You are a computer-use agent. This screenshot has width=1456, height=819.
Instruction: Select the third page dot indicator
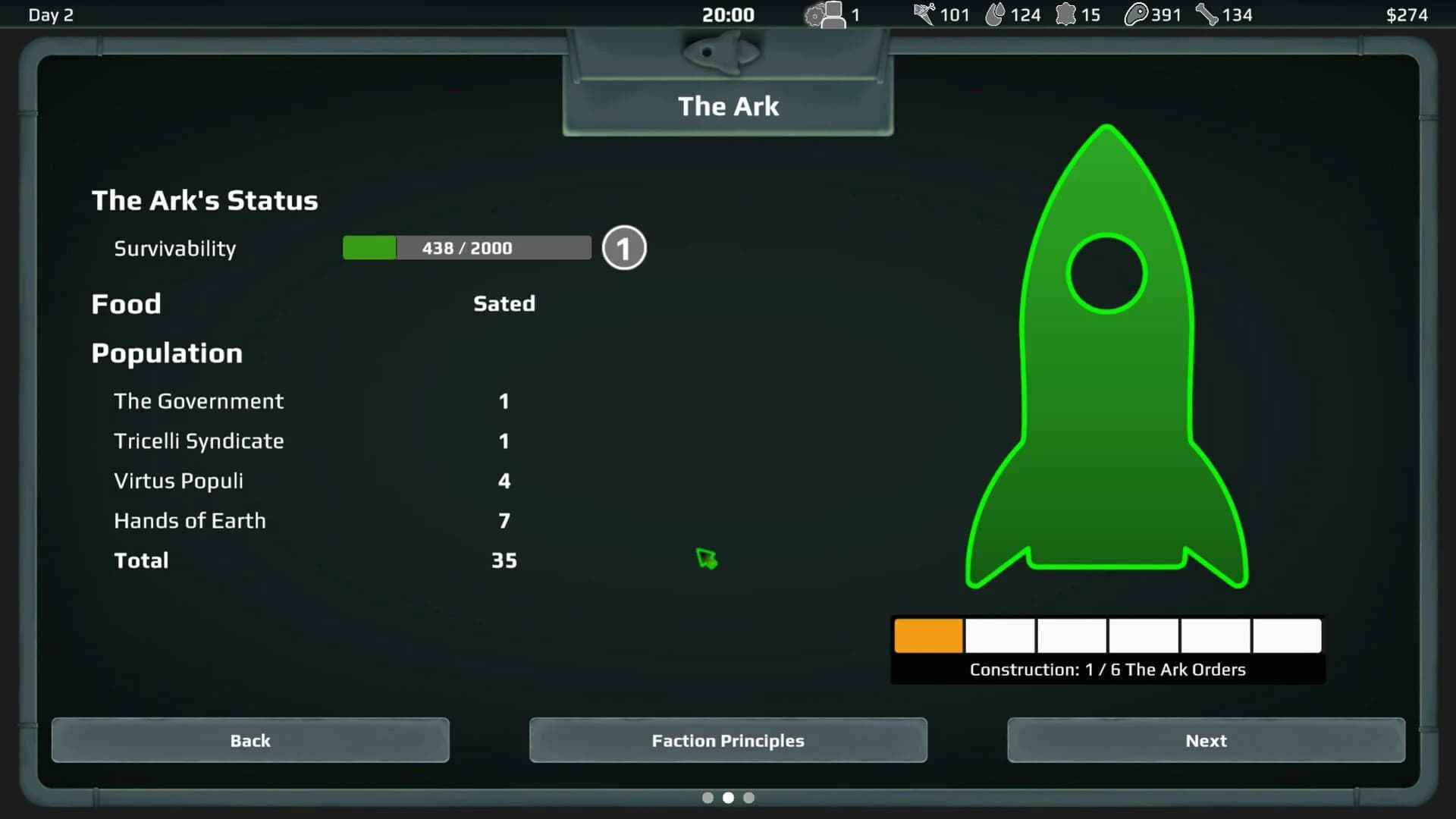pos(749,798)
